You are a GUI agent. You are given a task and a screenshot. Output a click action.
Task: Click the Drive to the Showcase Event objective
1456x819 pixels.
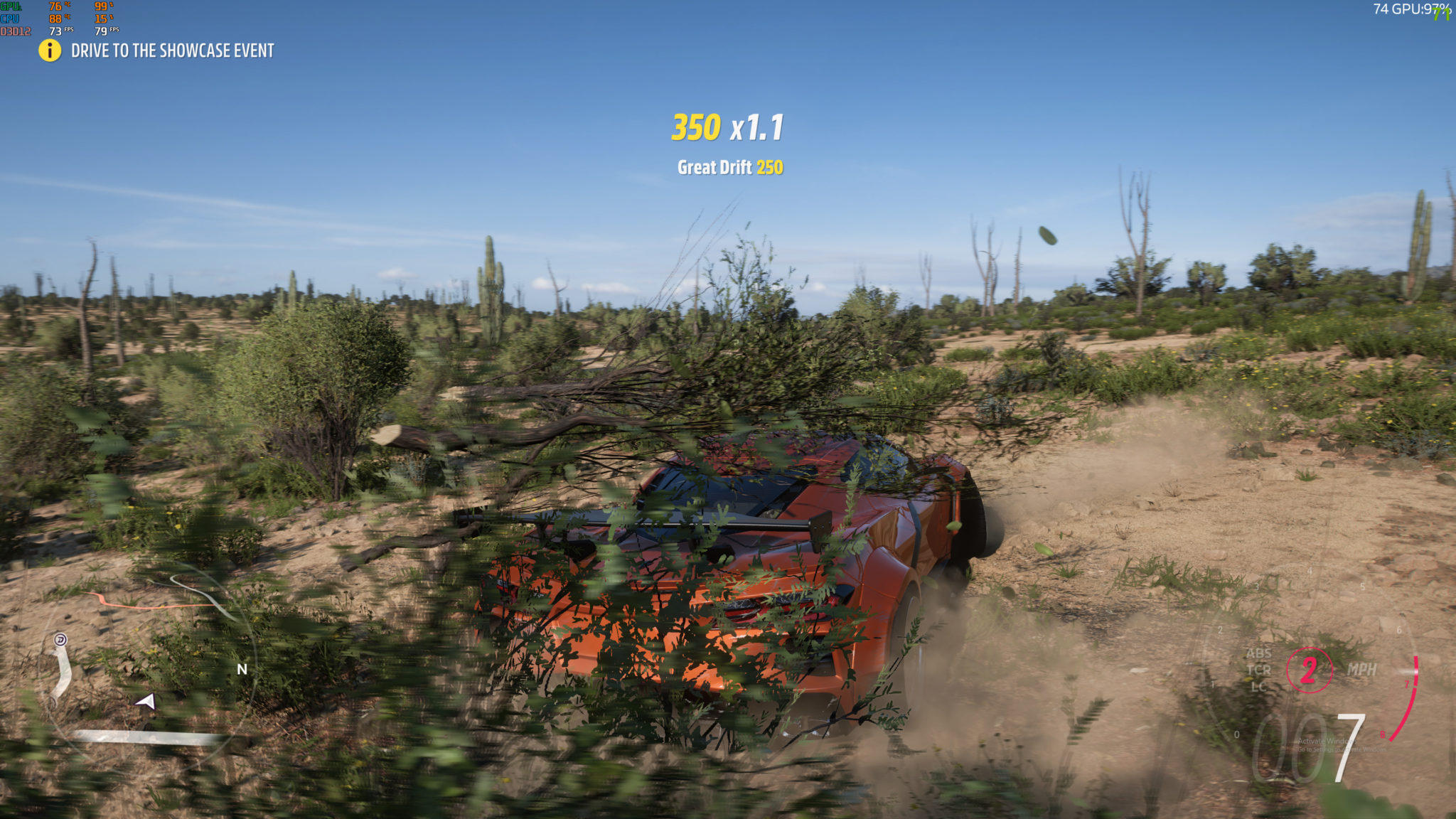(172, 50)
